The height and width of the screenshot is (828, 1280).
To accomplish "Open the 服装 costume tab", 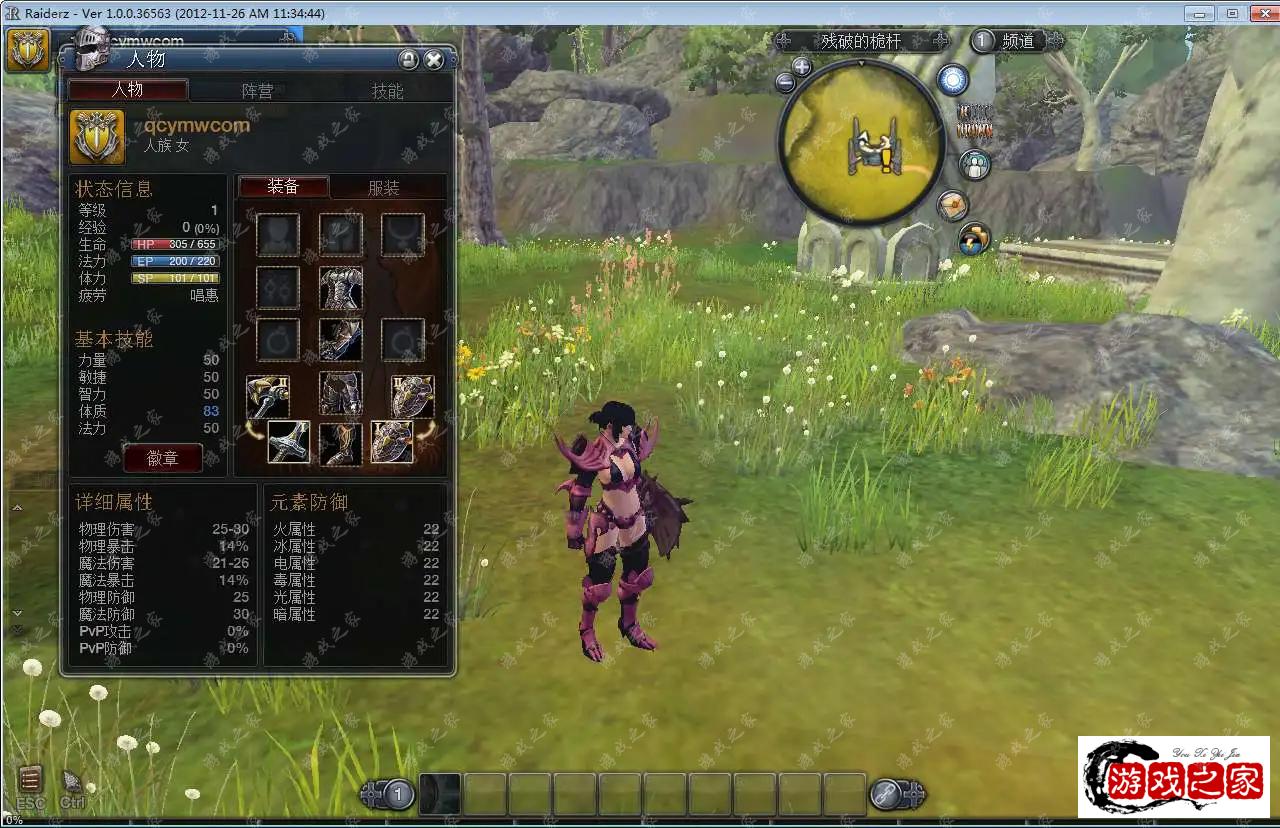I will pyautogui.click(x=384, y=188).
